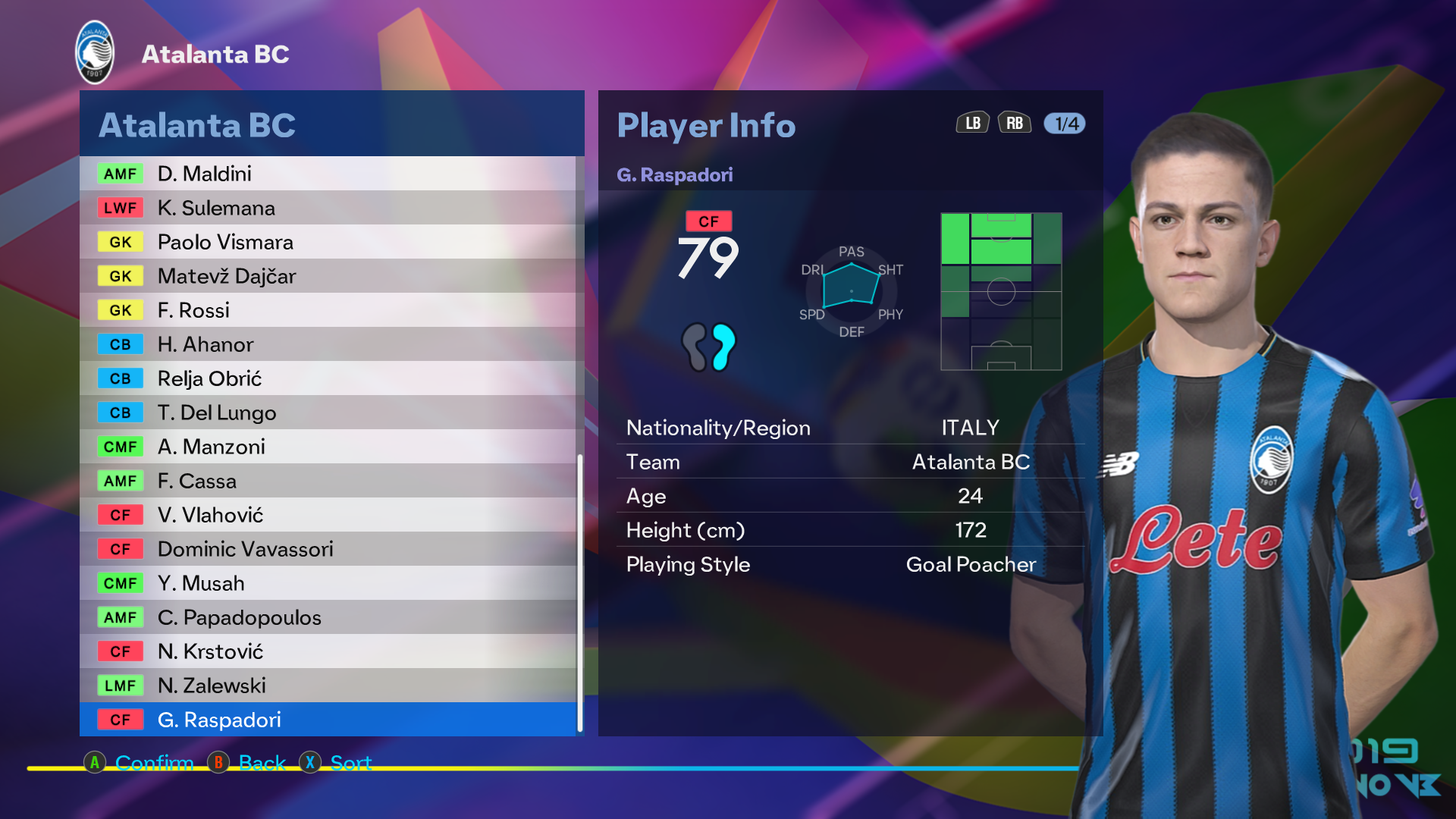Select Y. Musah in the roster
Screen dimensions: 1456x819
coord(328,583)
